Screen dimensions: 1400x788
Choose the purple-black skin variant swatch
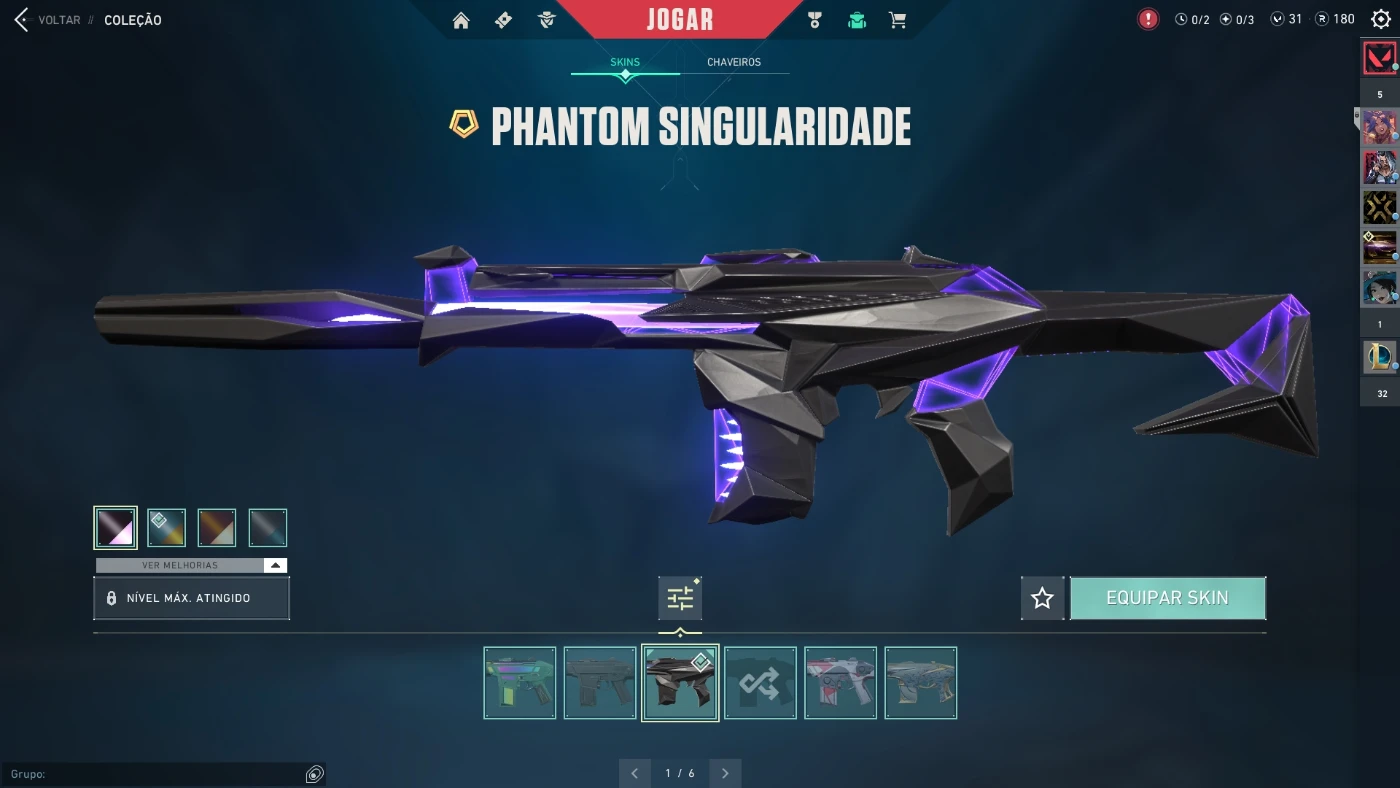point(116,527)
